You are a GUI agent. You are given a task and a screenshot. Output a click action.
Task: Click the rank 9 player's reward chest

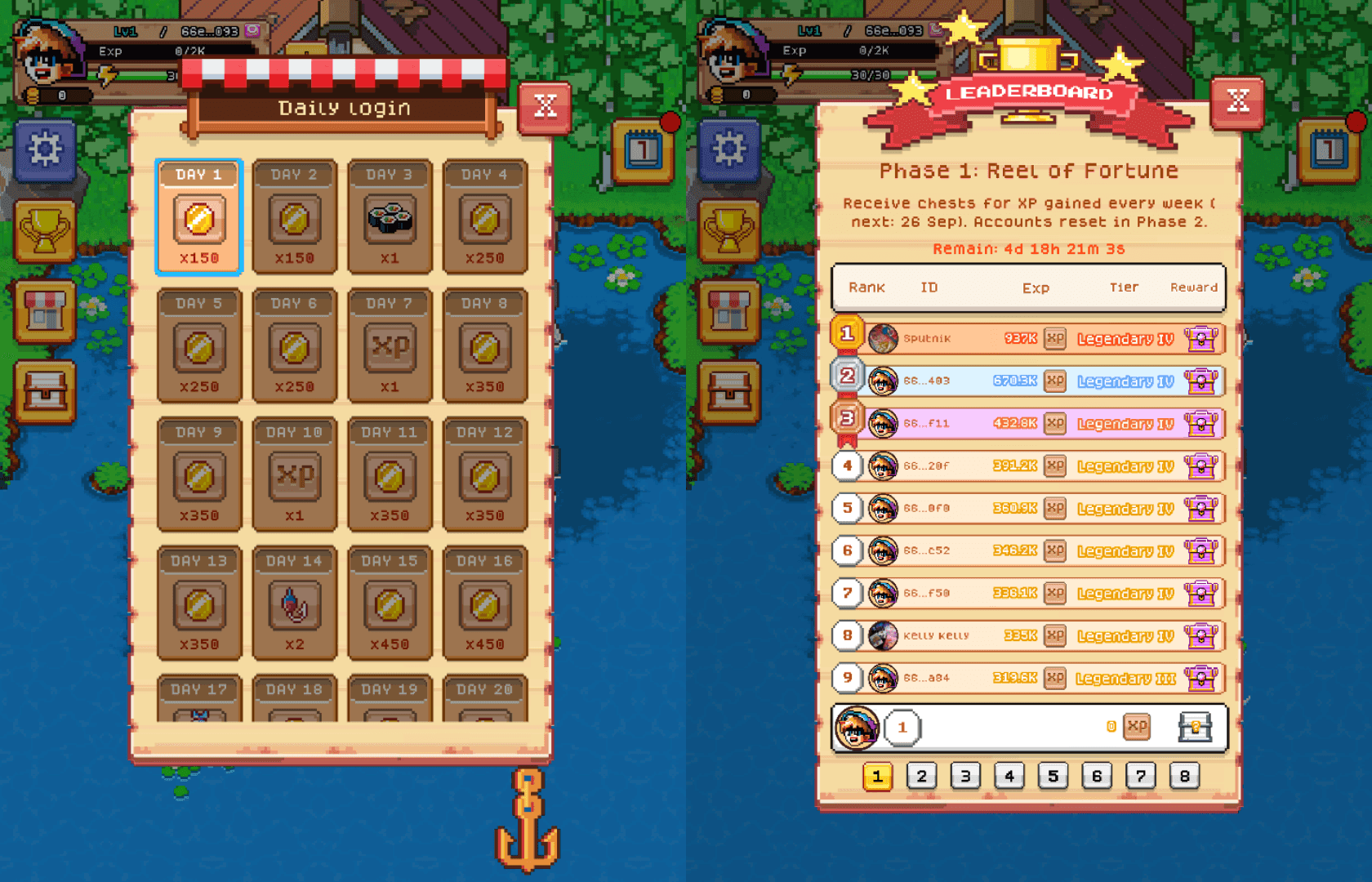[x=1201, y=678]
